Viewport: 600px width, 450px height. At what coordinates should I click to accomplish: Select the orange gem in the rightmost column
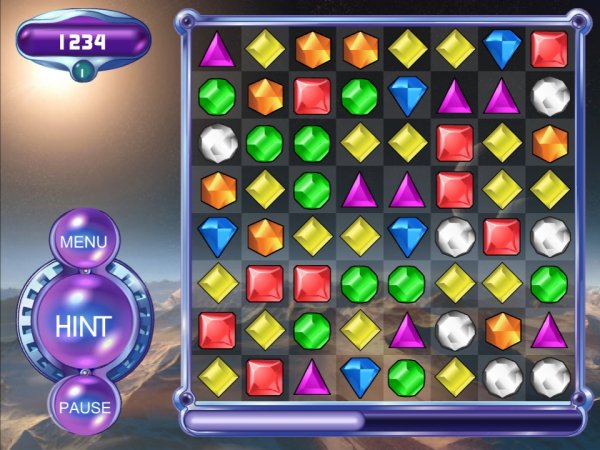pyautogui.click(x=548, y=143)
